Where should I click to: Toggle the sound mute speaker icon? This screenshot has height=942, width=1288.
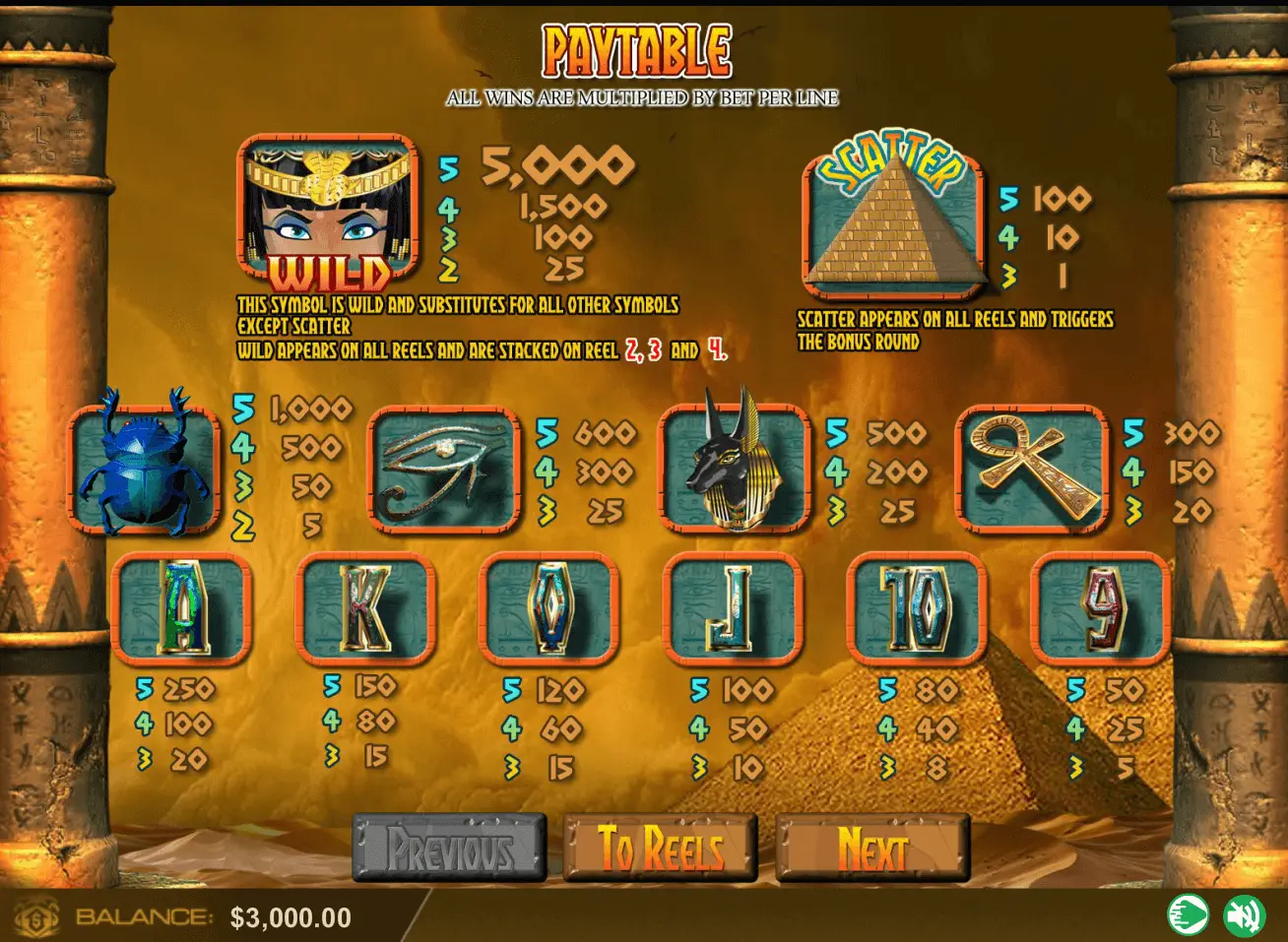tap(1244, 916)
